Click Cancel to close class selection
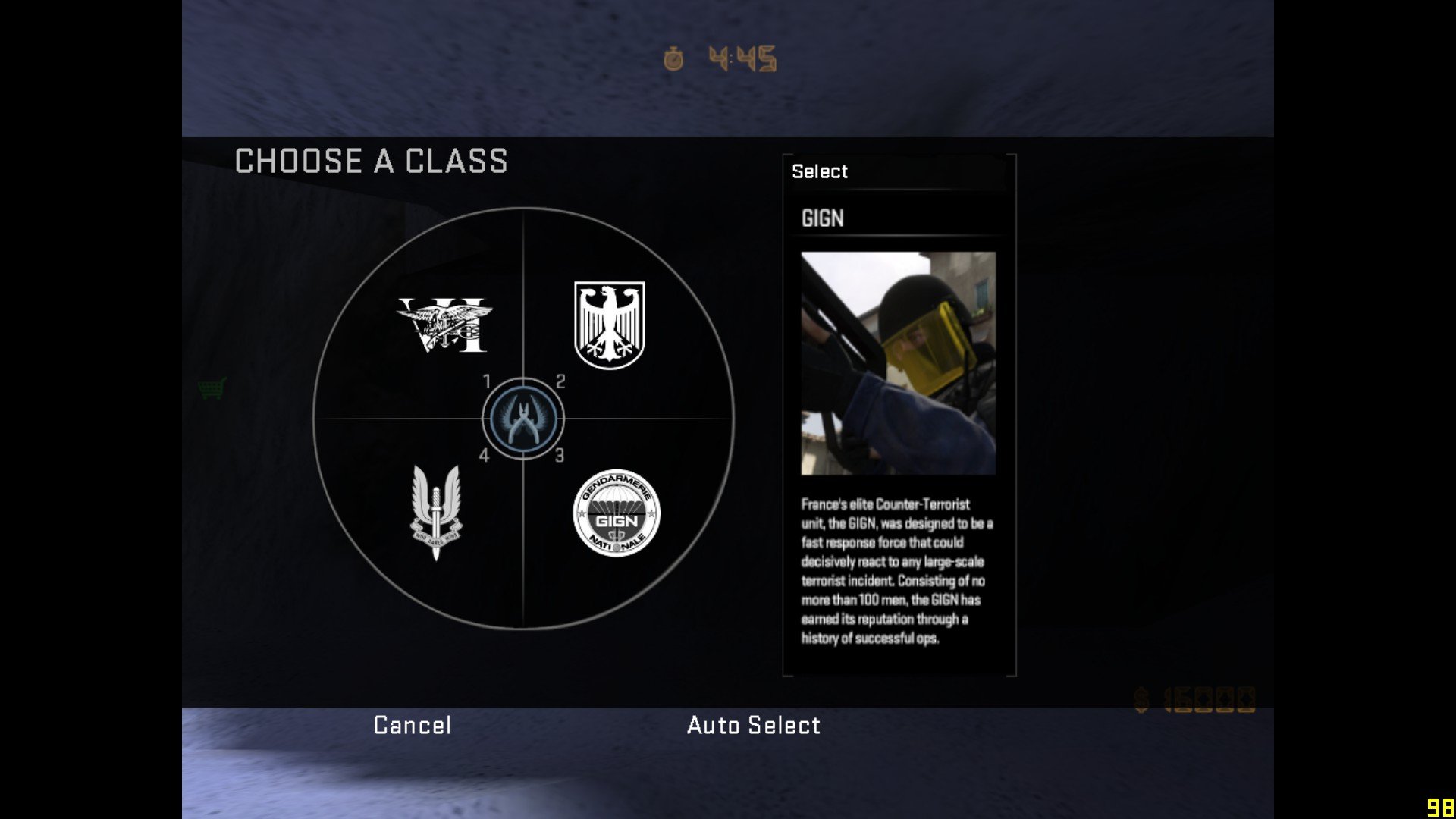1456x819 pixels. [411, 726]
